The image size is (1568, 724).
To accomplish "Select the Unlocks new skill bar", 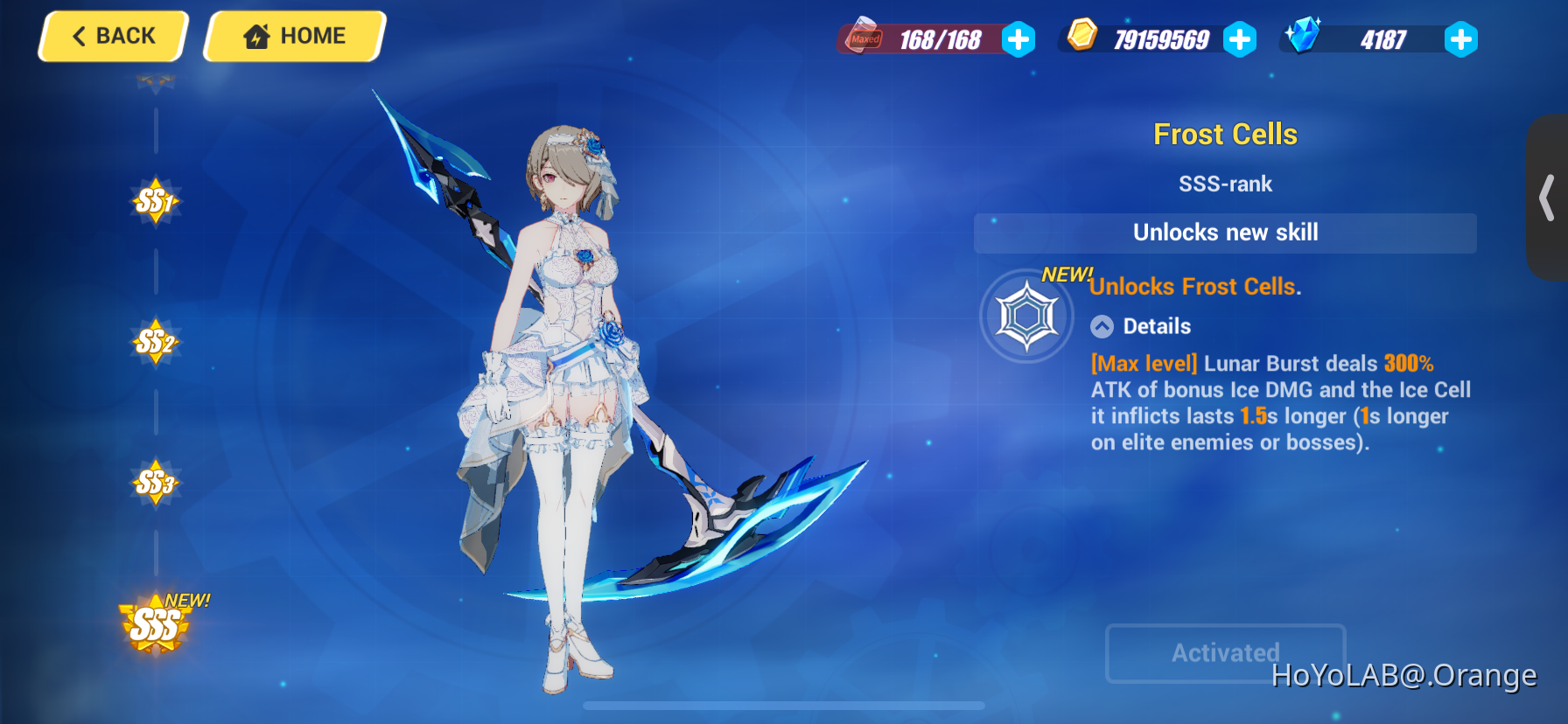I will [x=1225, y=233].
